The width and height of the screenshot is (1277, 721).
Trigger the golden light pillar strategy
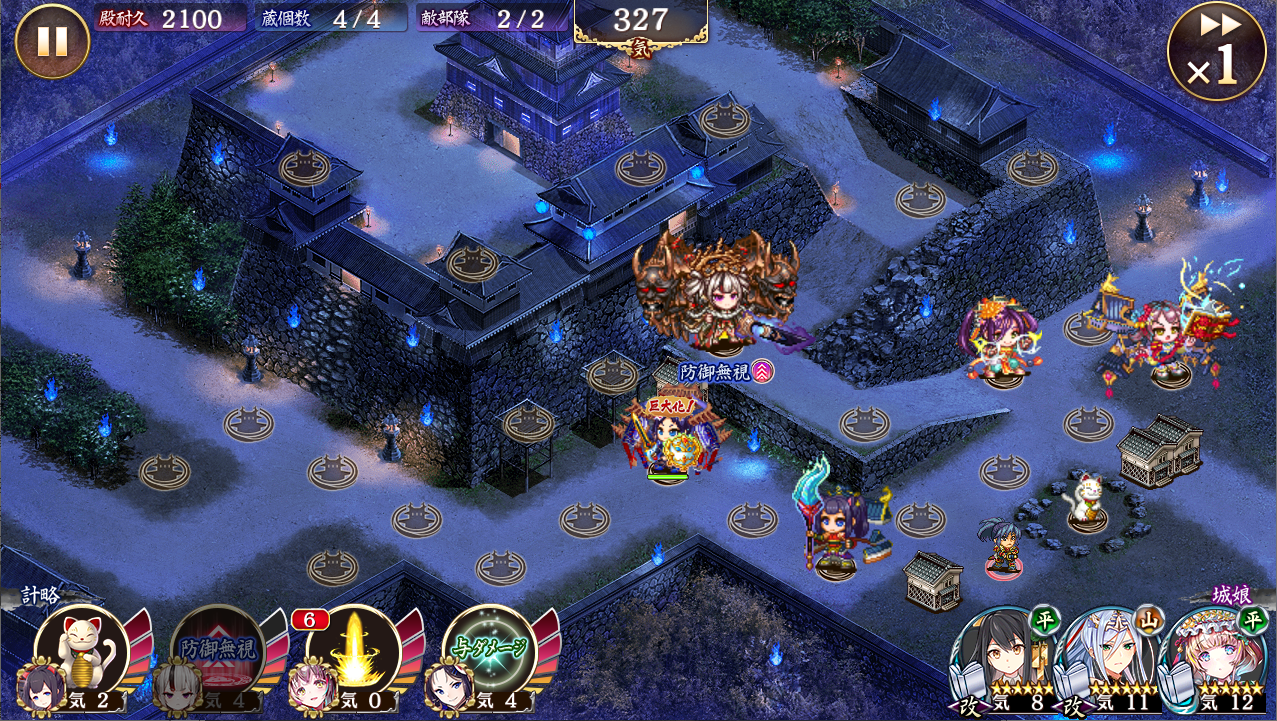click(x=353, y=652)
